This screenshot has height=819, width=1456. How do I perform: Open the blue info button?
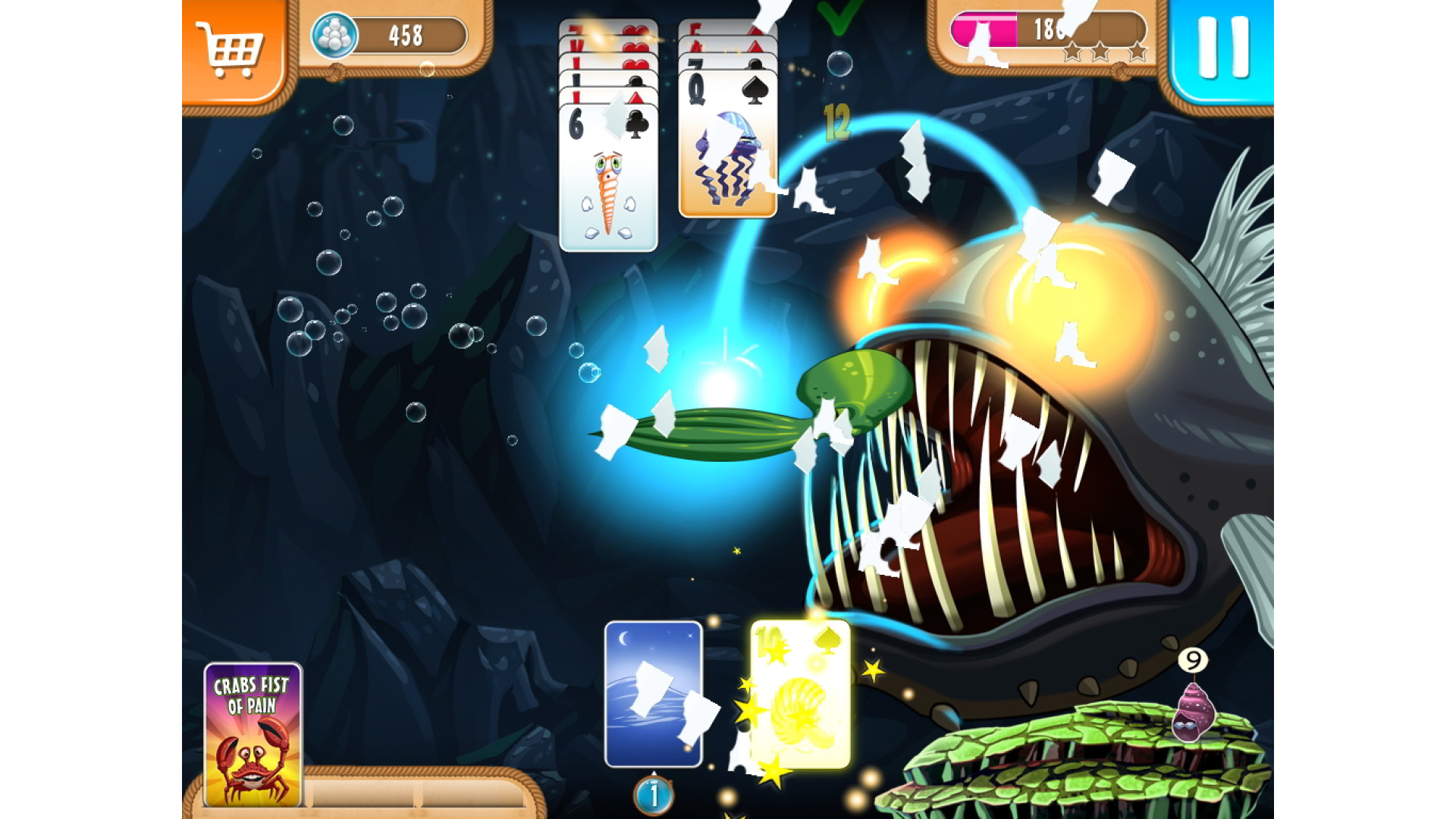[x=653, y=795]
